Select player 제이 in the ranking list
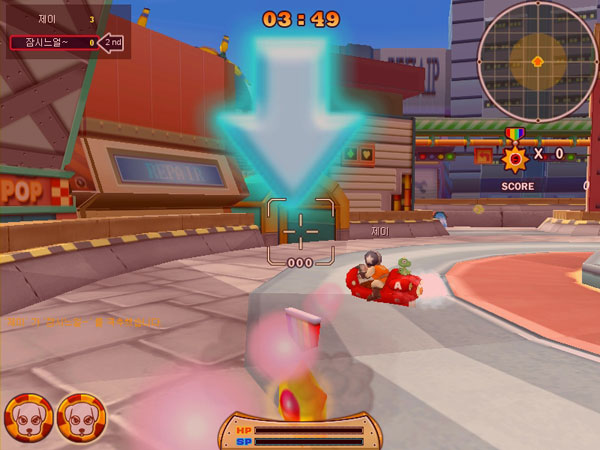The image size is (600, 450). pyautogui.click(x=50, y=19)
